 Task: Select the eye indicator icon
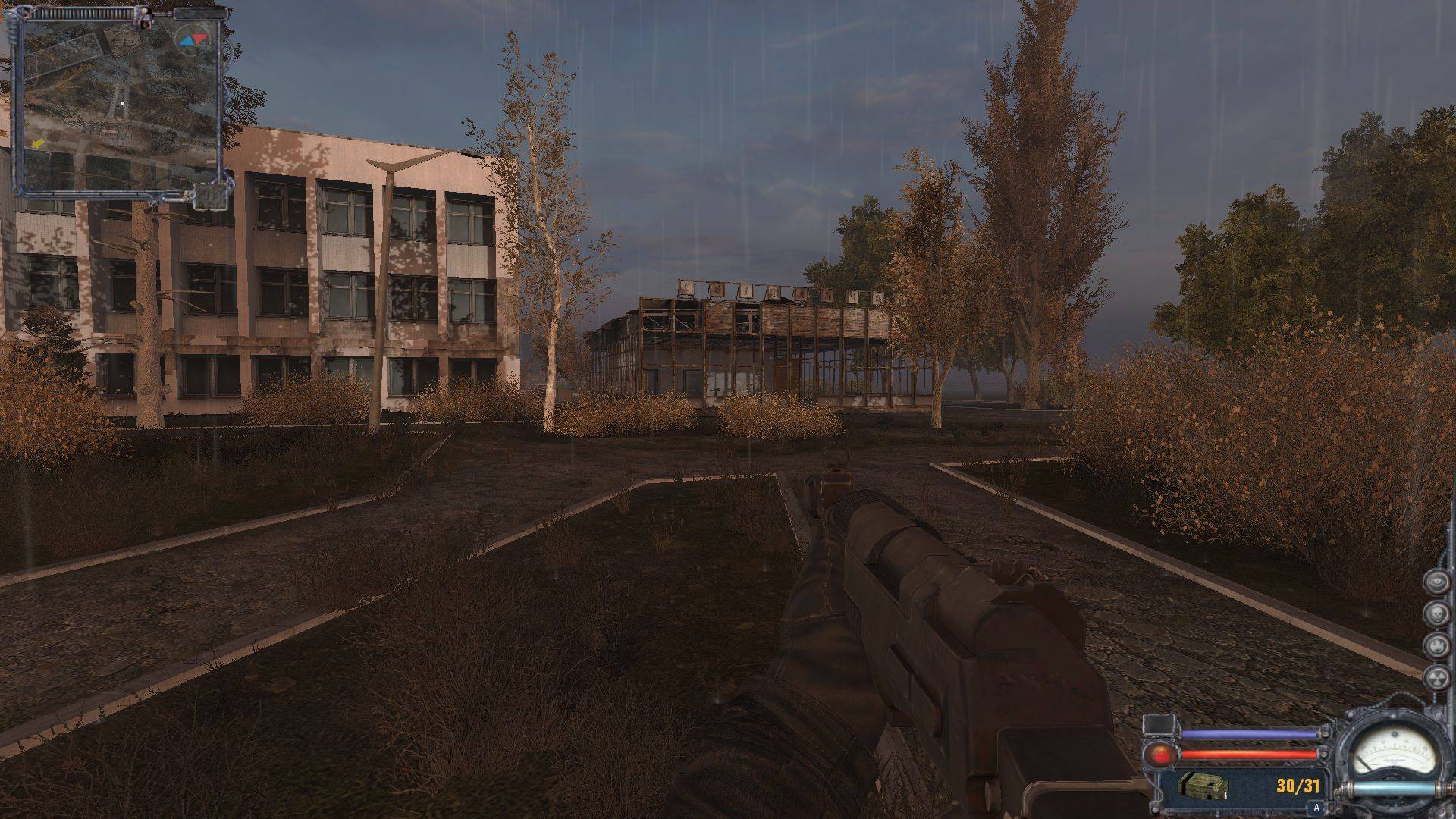pyautogui.click(x=1436, y=582)
